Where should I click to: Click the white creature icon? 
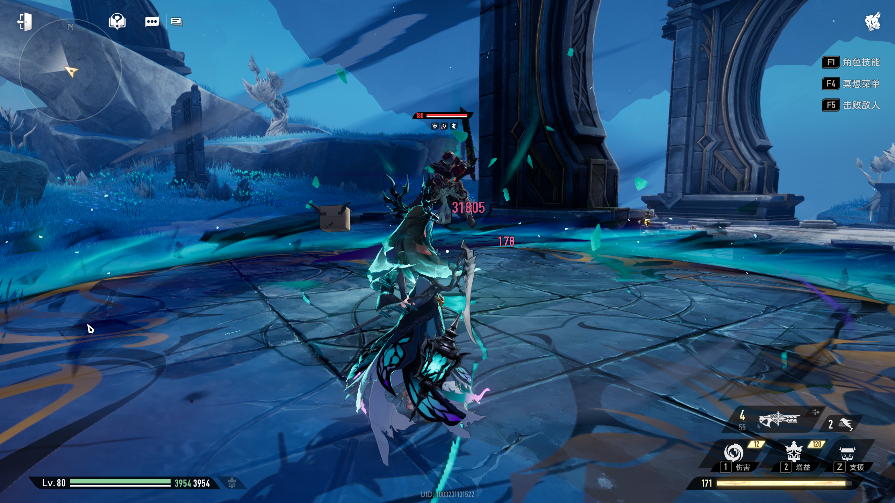click(x=871, y=20)
